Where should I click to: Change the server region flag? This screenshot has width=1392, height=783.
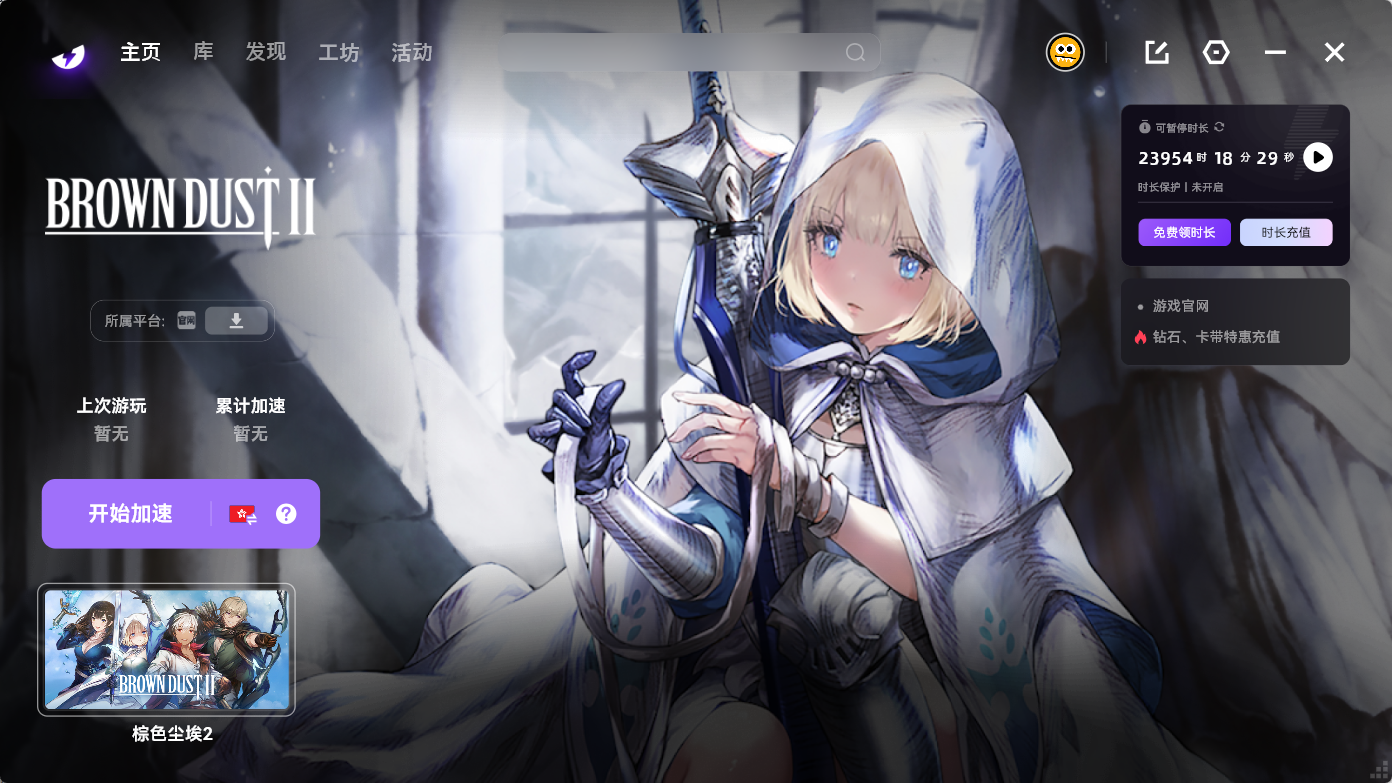tap(243, 514)
